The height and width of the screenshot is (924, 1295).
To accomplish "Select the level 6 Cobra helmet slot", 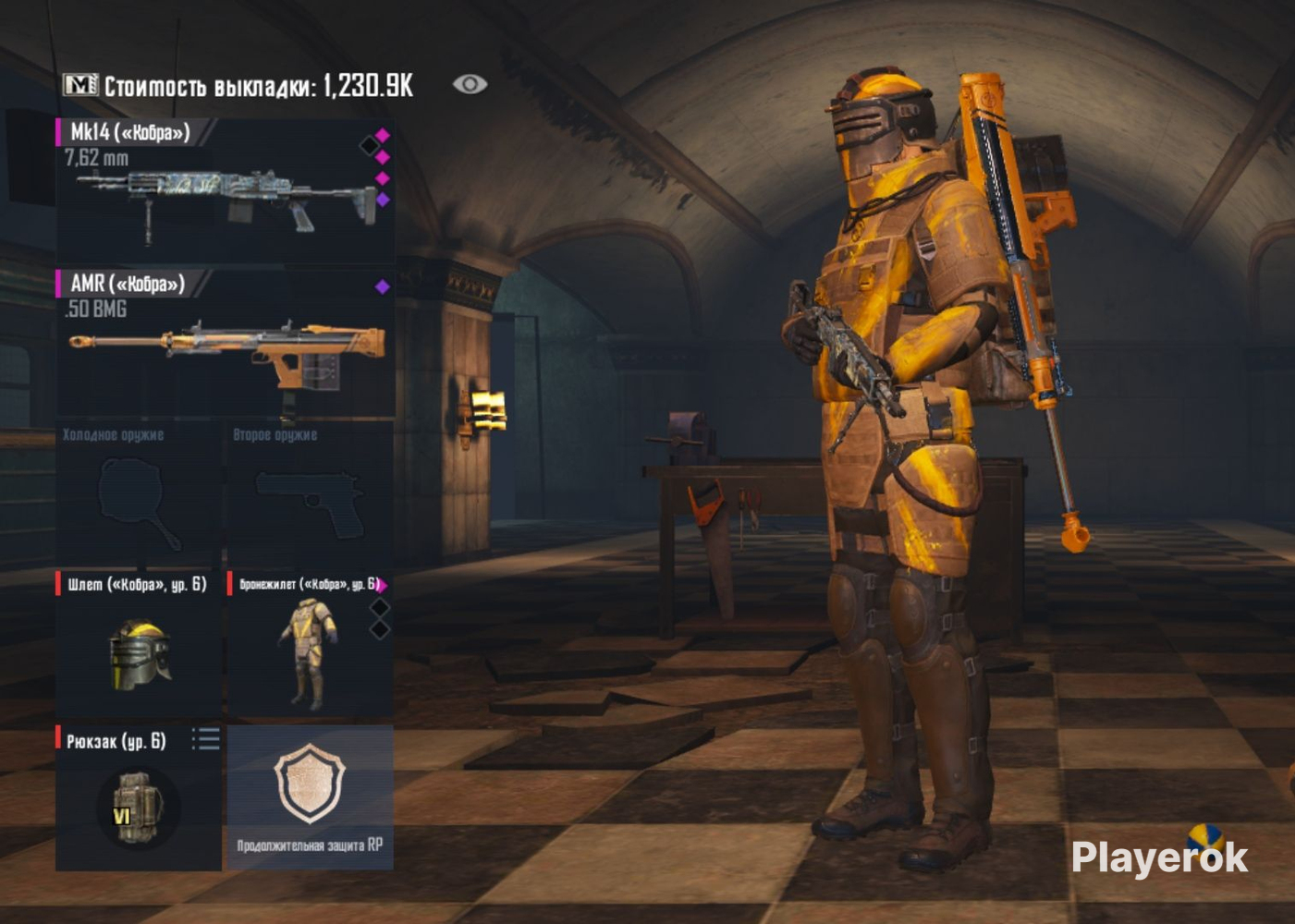I will [x=139, y=647].
